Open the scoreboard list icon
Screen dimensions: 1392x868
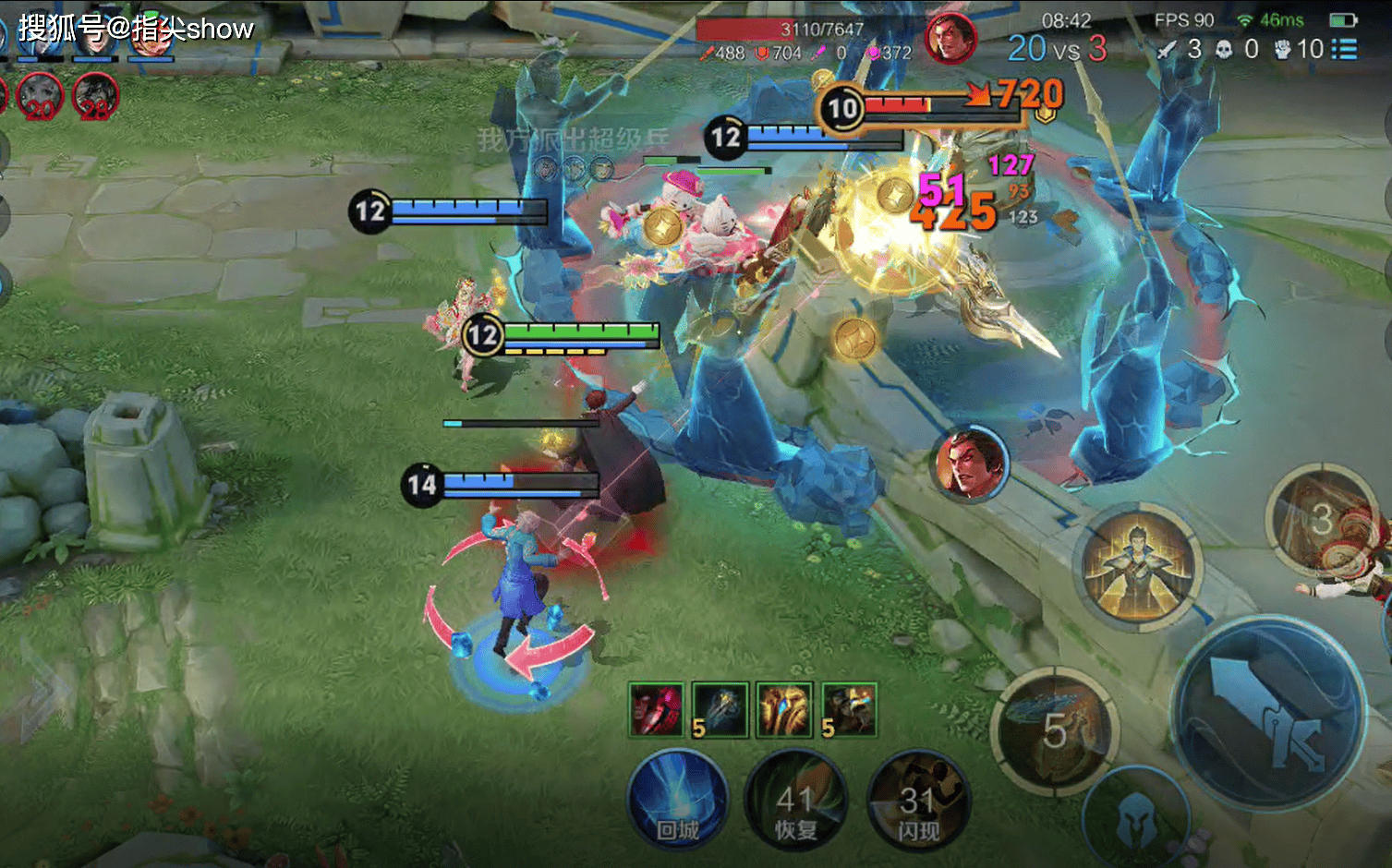(x=1344, y=49)
